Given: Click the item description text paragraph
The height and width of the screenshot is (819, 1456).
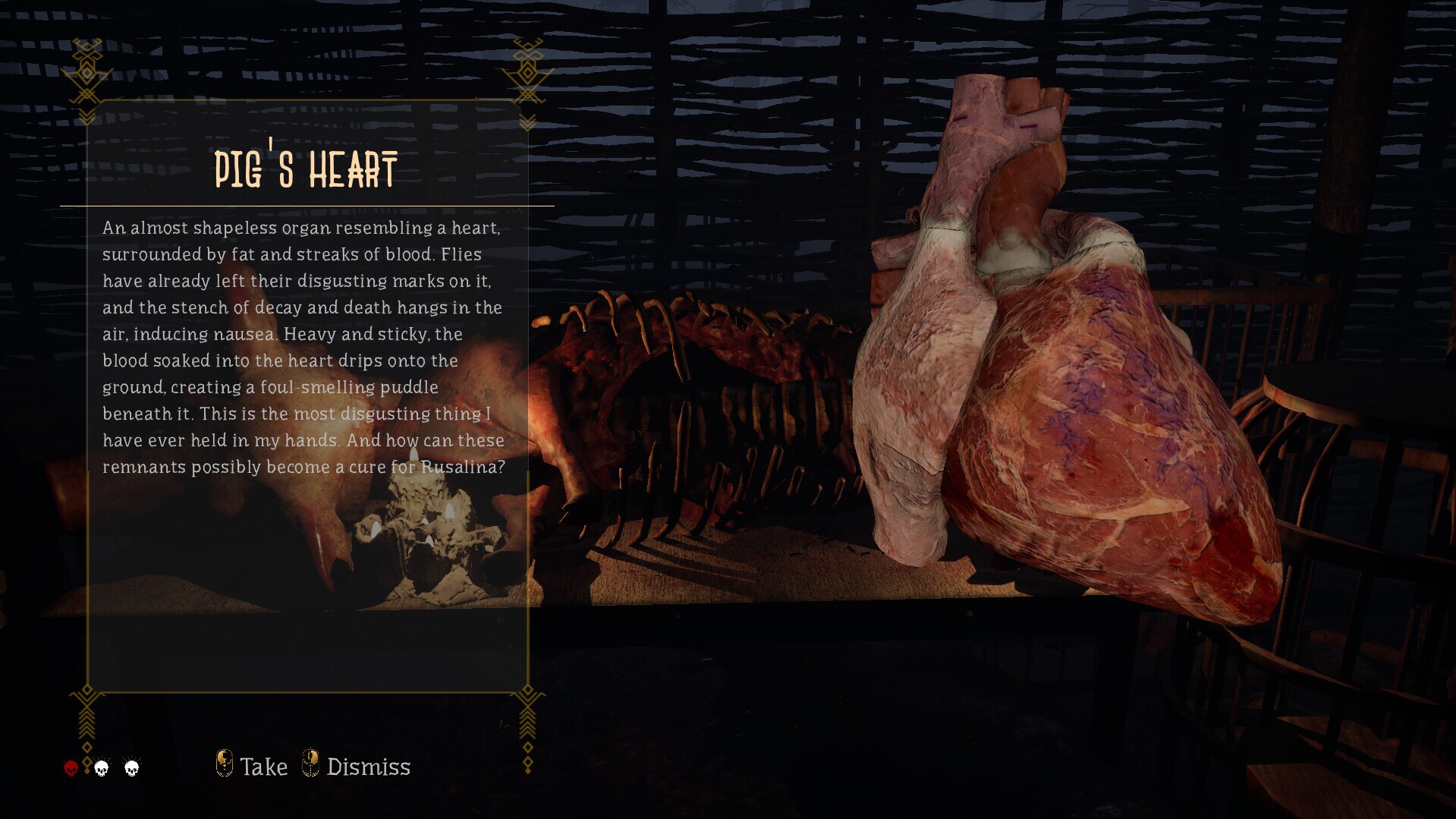Looking at the screenshot, I should pyautogui.click(x=303, y=345).
